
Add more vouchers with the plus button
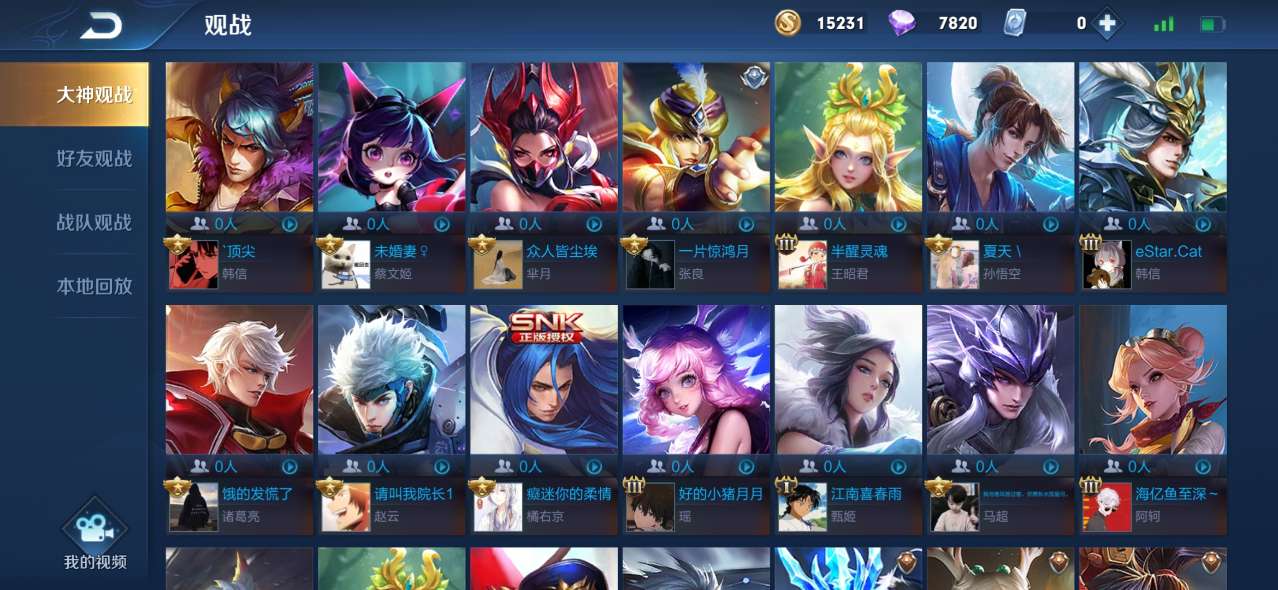click(x=1106, y=23)
